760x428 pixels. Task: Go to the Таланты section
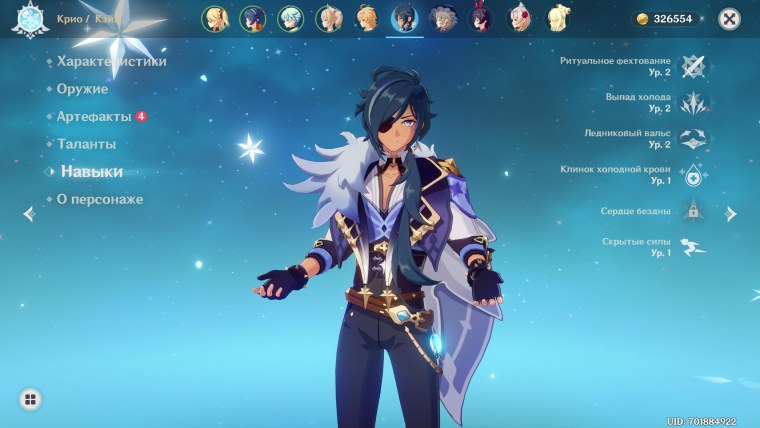click(87, 144)
